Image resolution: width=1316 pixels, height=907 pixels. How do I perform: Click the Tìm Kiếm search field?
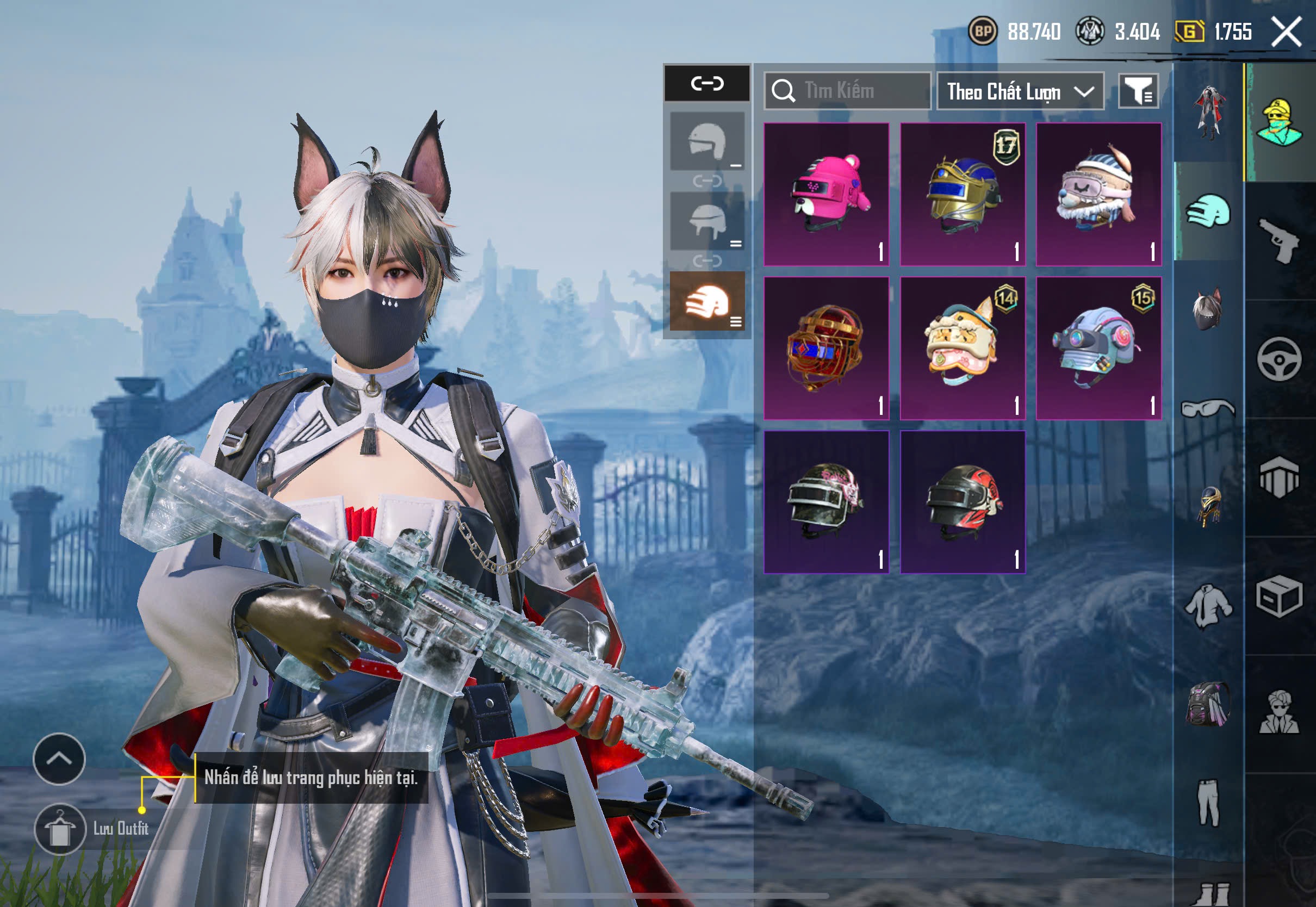[847, 91]
